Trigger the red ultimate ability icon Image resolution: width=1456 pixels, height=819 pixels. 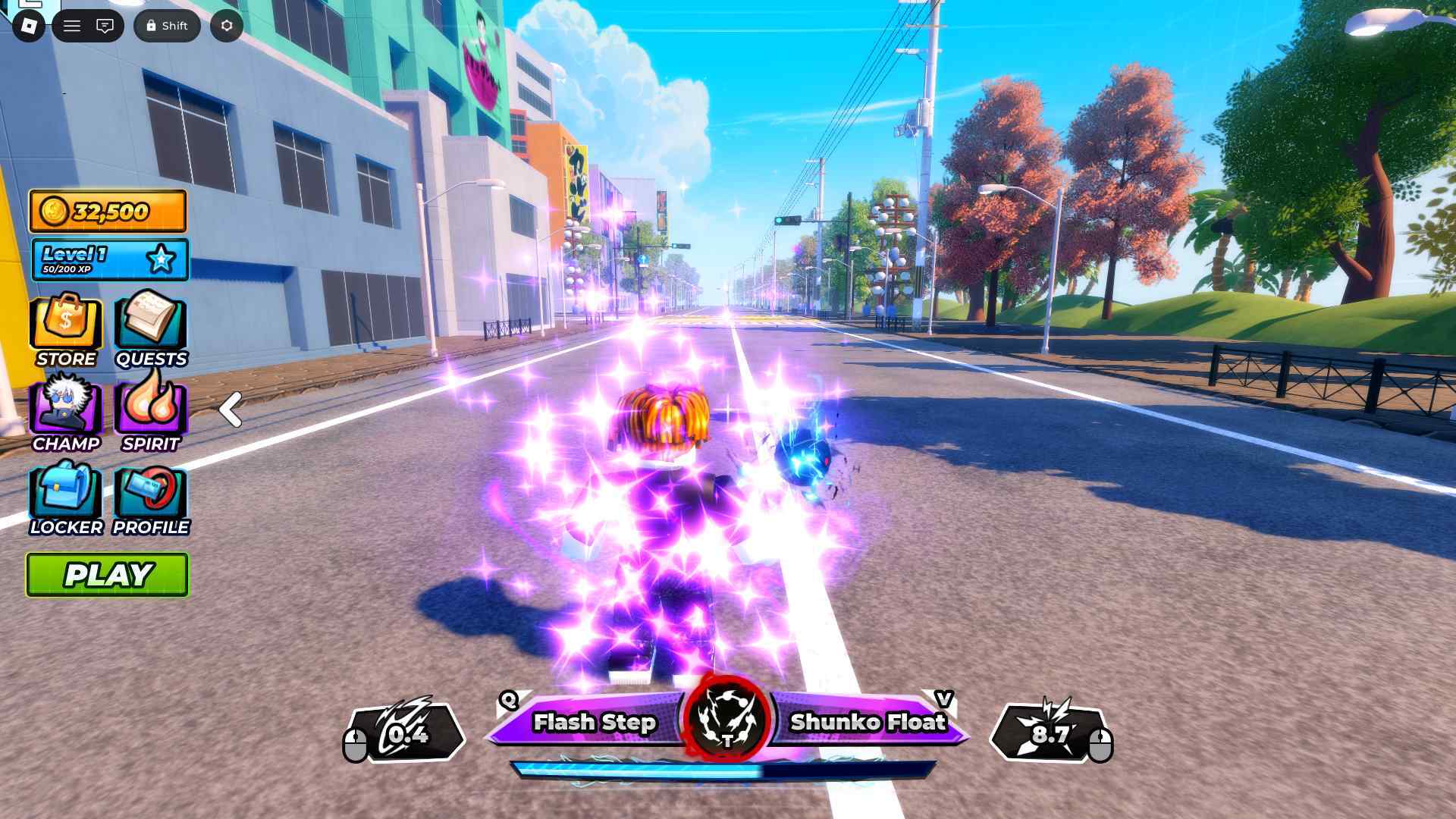pyautogui.click(x=726, y=719)
